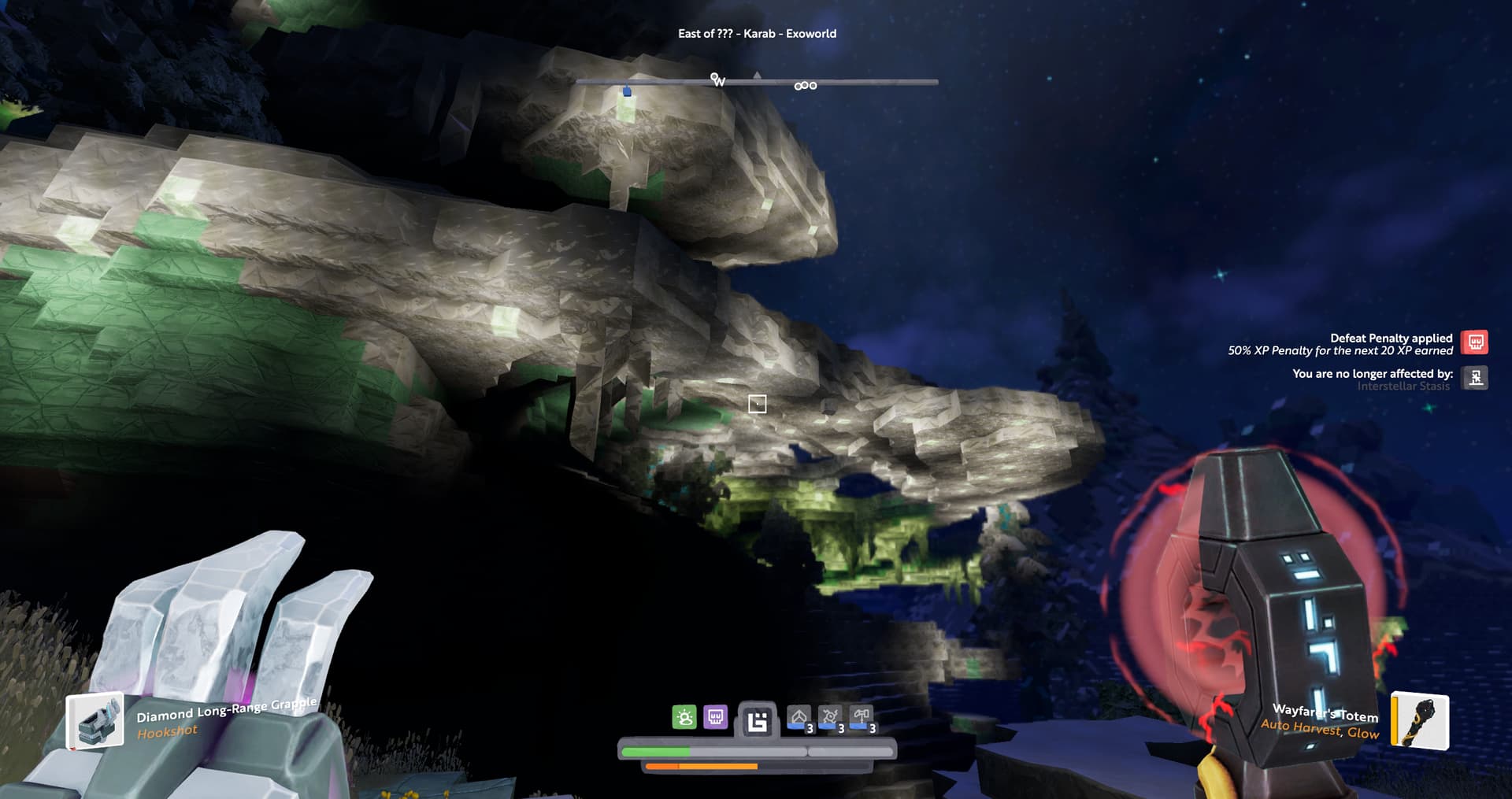
Task: Select the Diamond Long-Range Grapple slot
Action: coord(95,720)
